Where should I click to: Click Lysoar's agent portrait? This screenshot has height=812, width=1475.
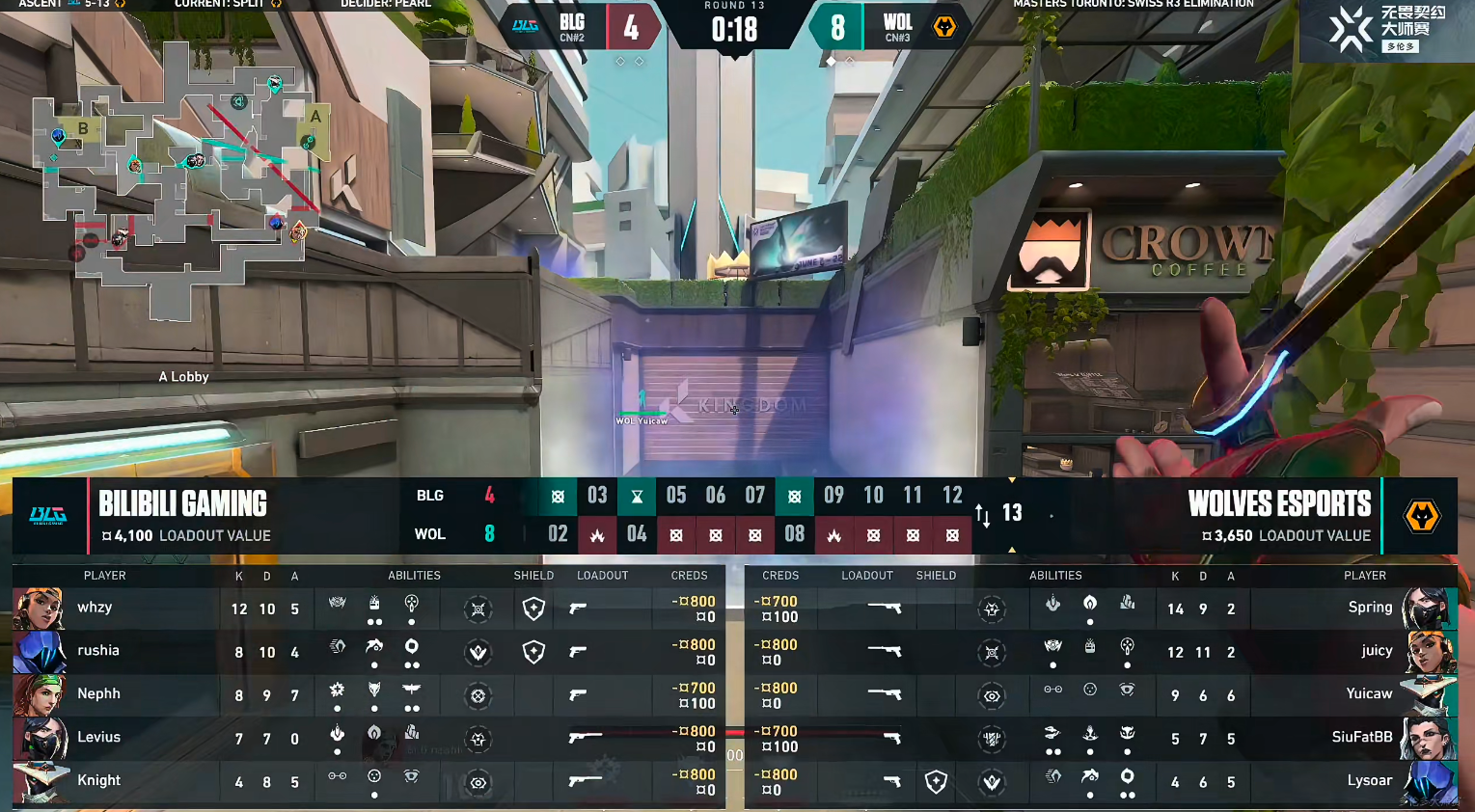(1430, 782)
